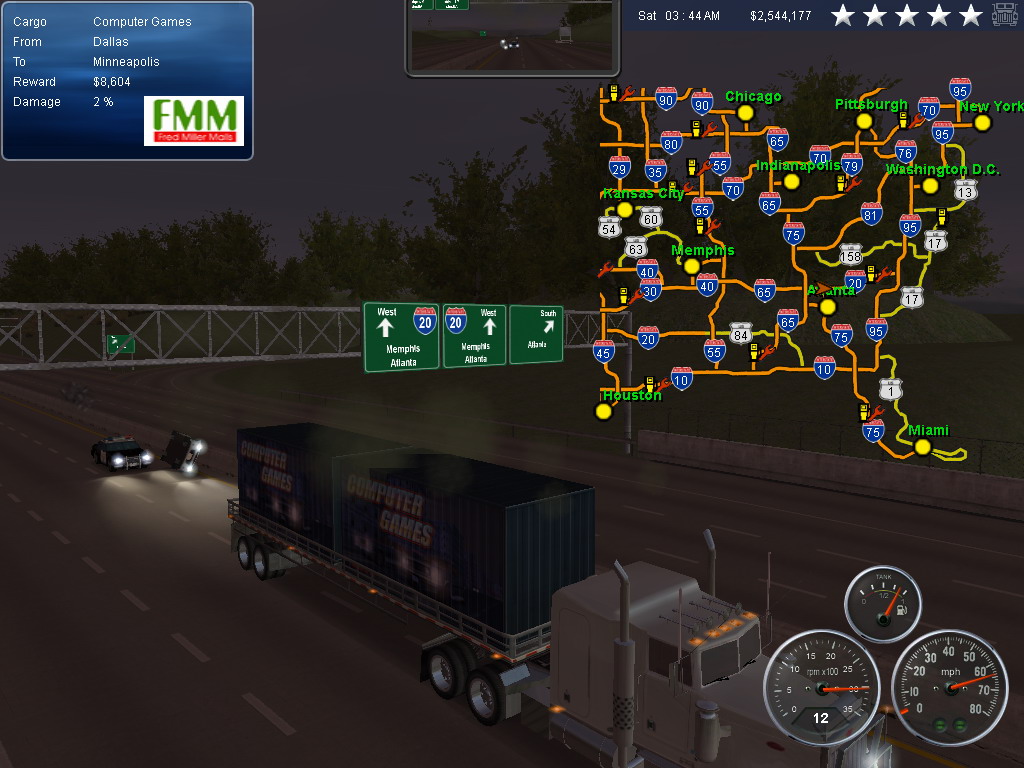Select the Washington D.C. map marker
This screenshot has height=768, width=1024.
coord(930,186)
